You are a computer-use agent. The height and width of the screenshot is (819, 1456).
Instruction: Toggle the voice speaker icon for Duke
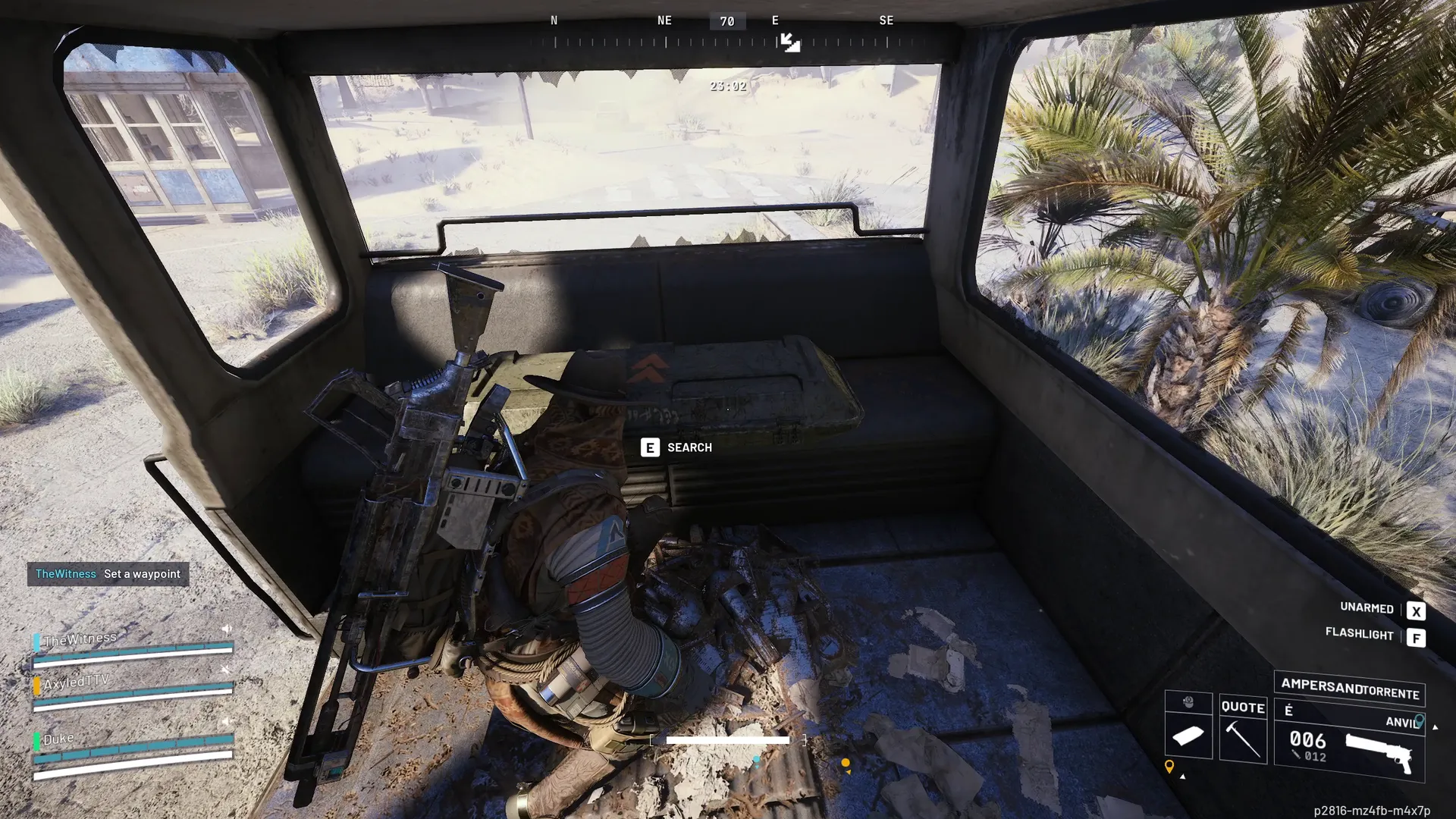pyautogui.click(x=225, y=721)
